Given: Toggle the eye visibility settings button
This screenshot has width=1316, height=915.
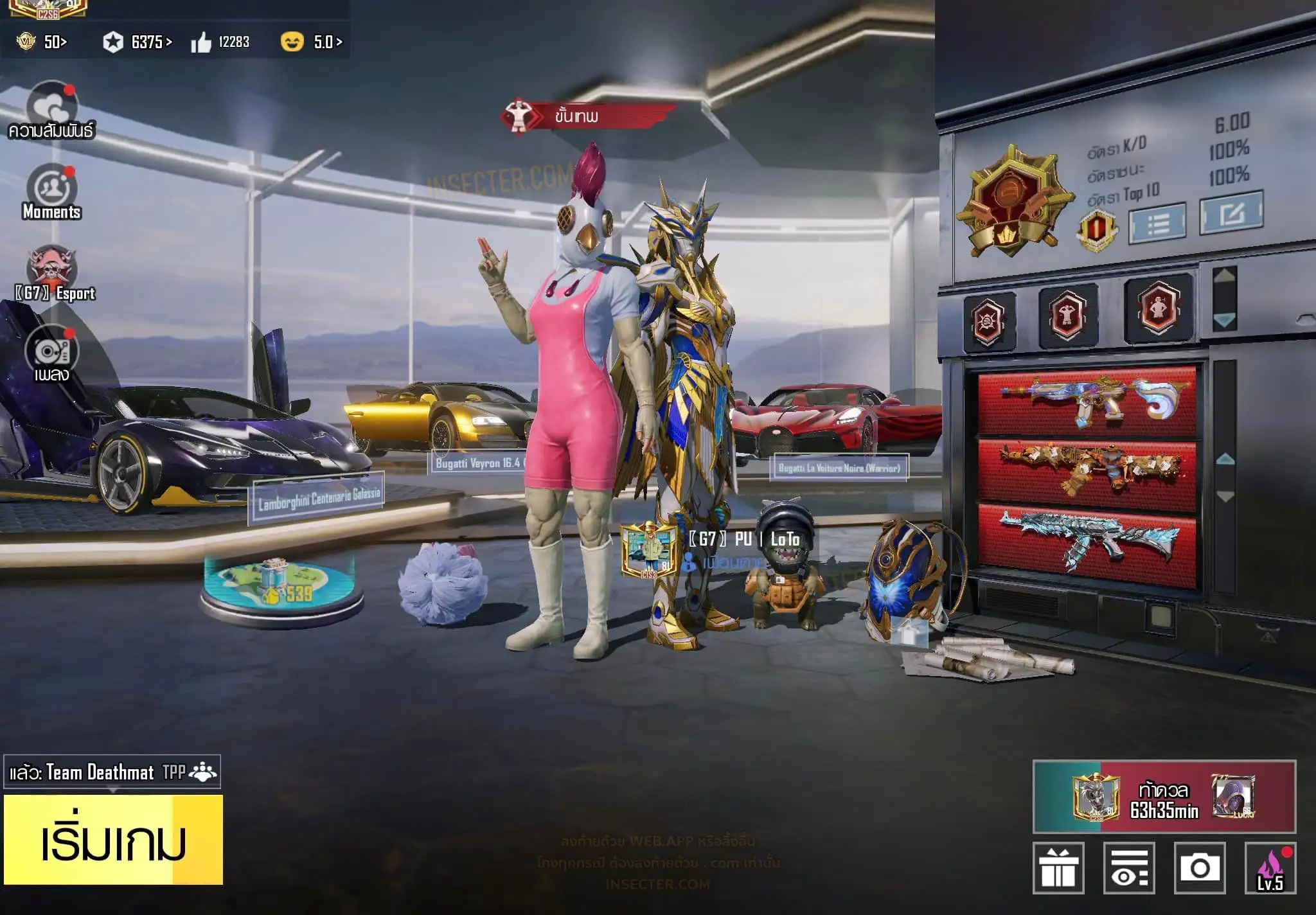Looking at the screenshot, I should pyautogui.click(x=1129, y=868).
